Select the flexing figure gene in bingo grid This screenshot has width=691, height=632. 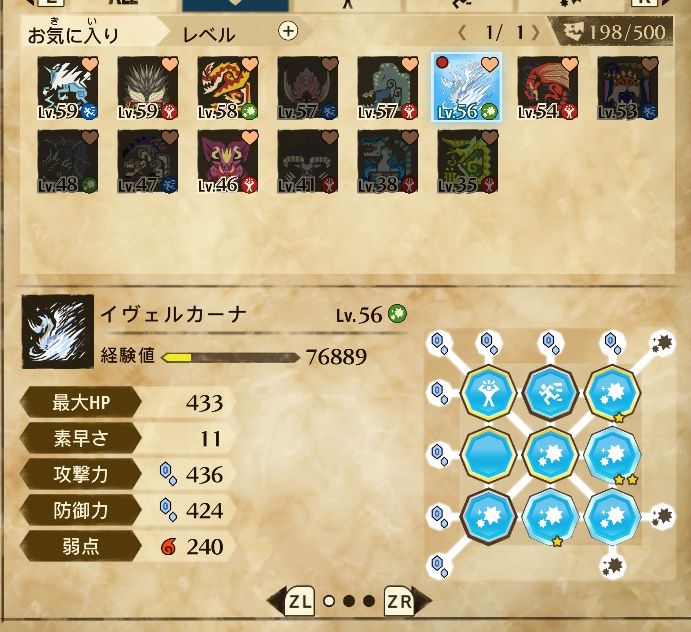(x=489, y=390)
